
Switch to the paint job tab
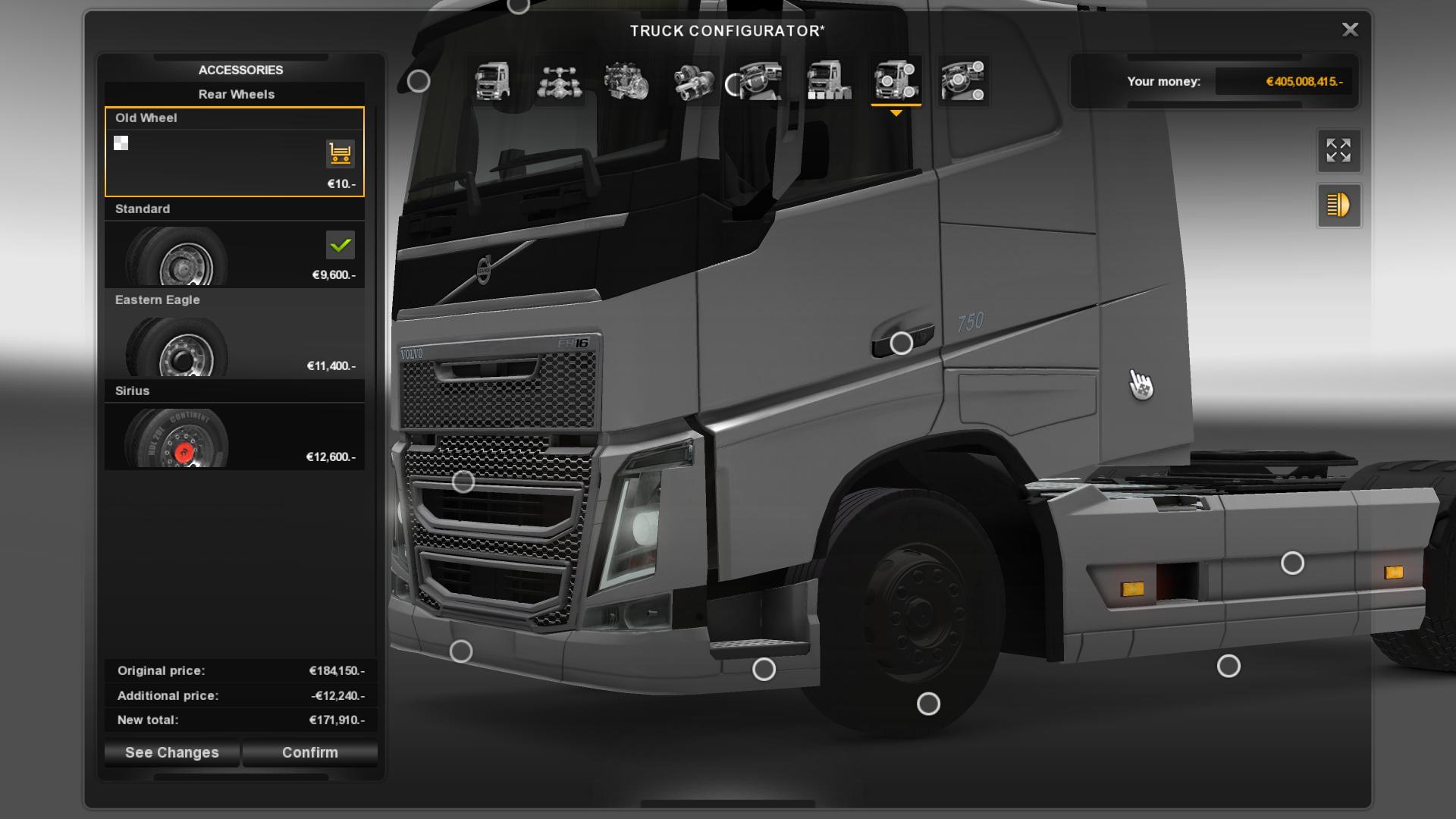pos(827,81)
